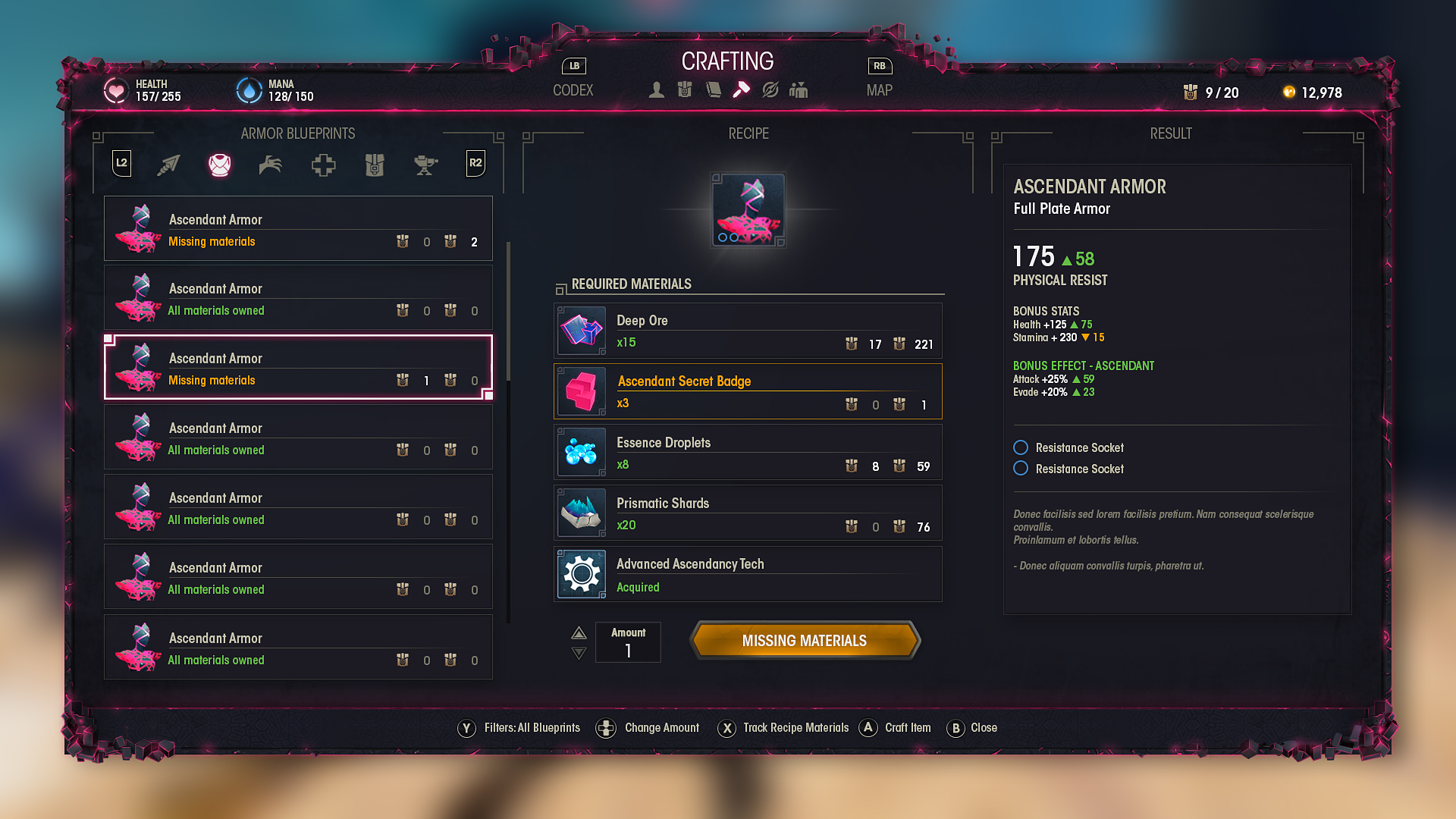Select the hammer crafting tab icon
1456x819 pixels.
(741, 90)
